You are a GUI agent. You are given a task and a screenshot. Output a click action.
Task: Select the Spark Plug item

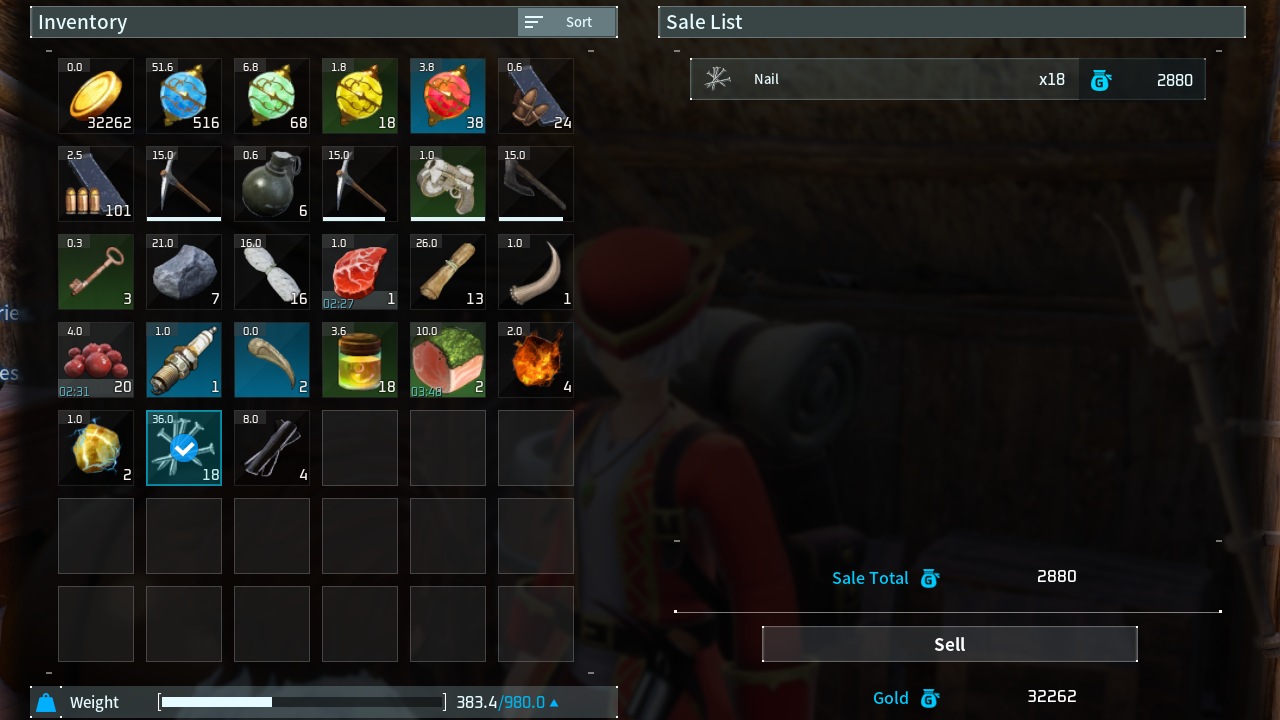[184, 360]
